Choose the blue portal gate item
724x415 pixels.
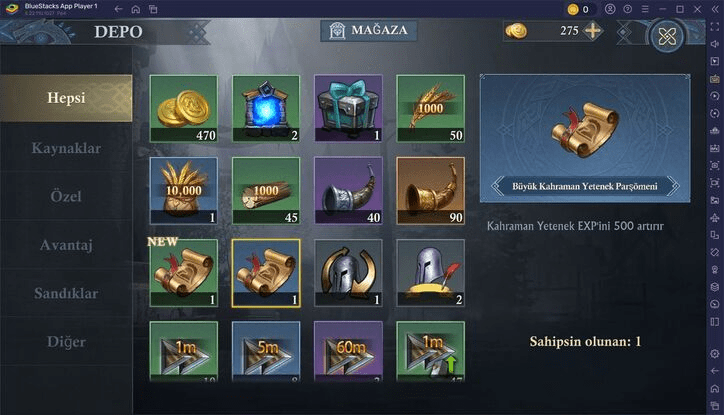click(x=265, y=108)
